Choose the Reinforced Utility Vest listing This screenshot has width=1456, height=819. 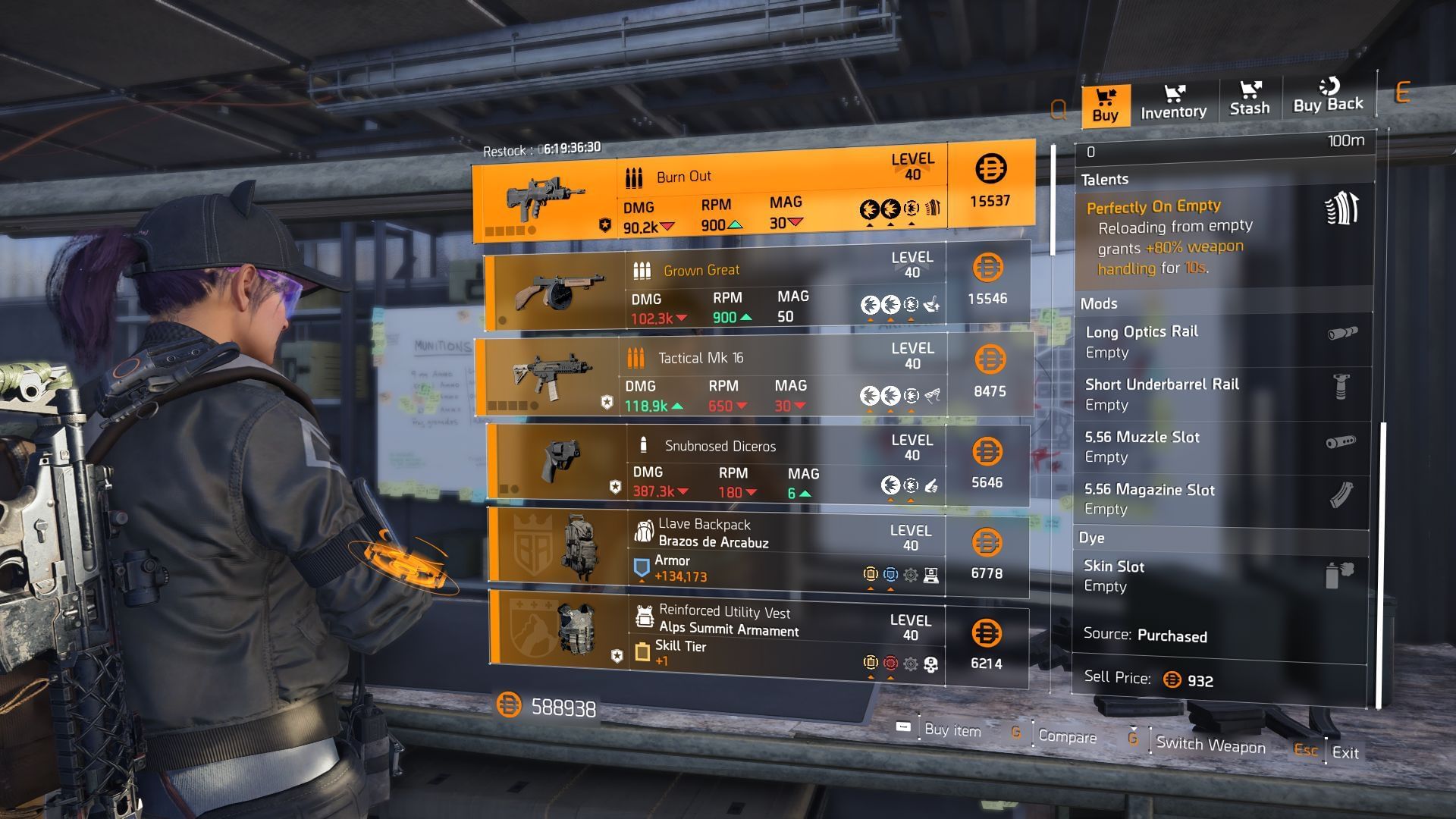(758, 638)
